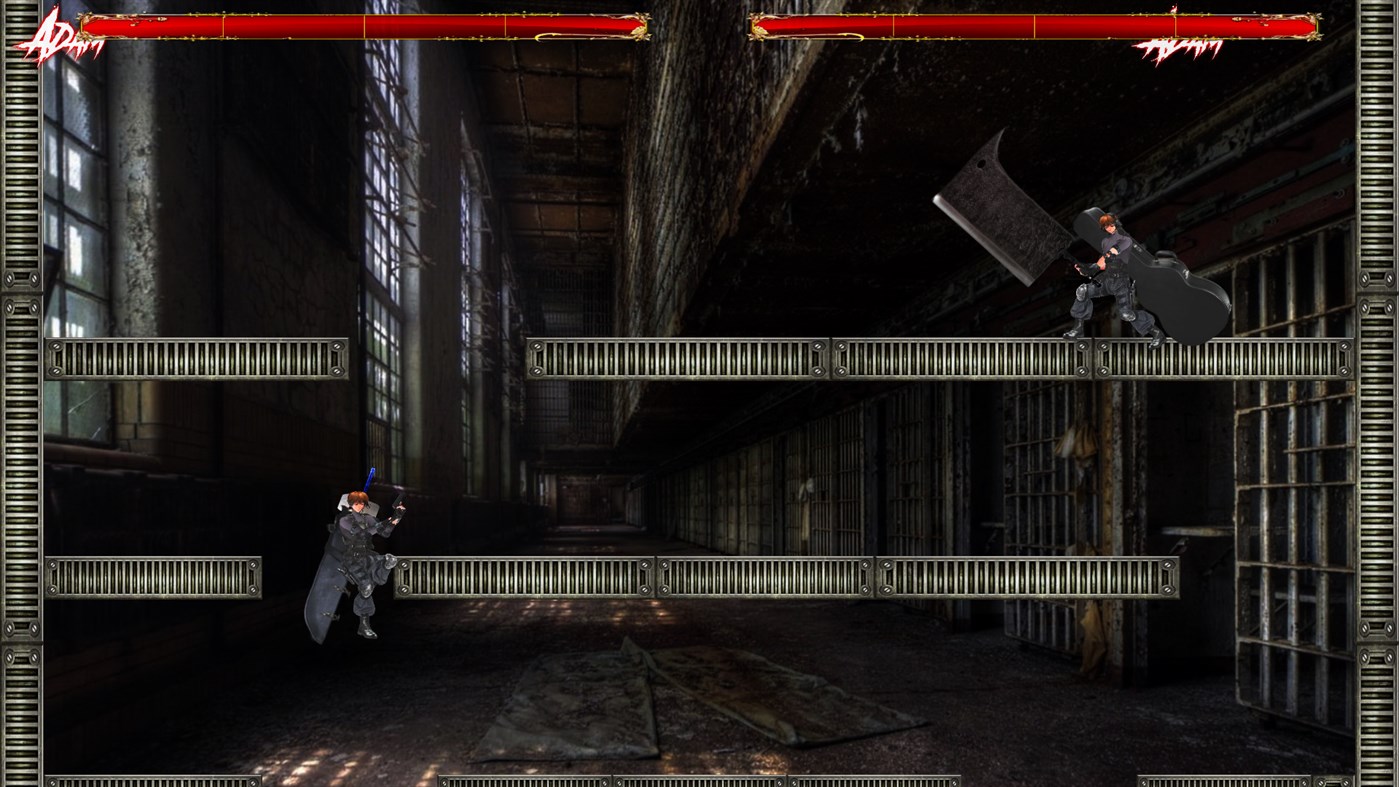Click the black guitar case on the right character
The image size is (1399, 787).
point(1190,290)
